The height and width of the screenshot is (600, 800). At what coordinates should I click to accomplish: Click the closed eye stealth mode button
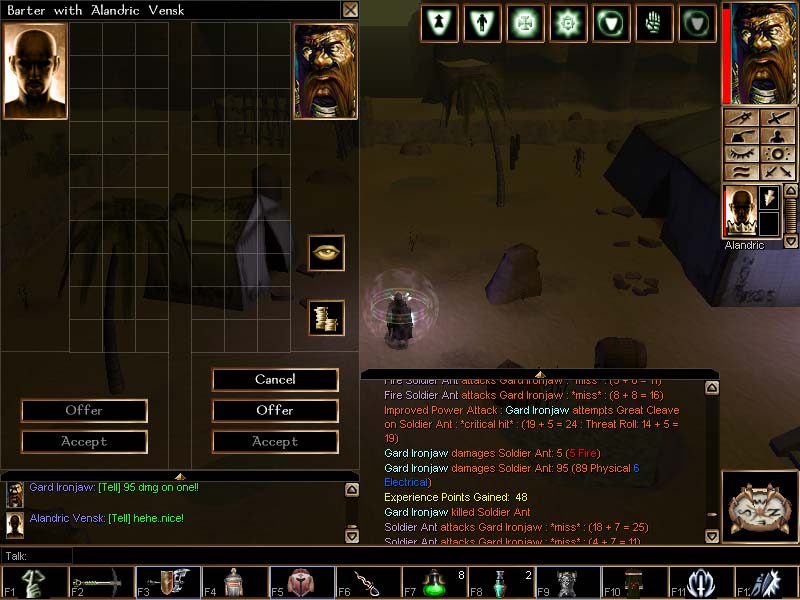tap(741, 154)
